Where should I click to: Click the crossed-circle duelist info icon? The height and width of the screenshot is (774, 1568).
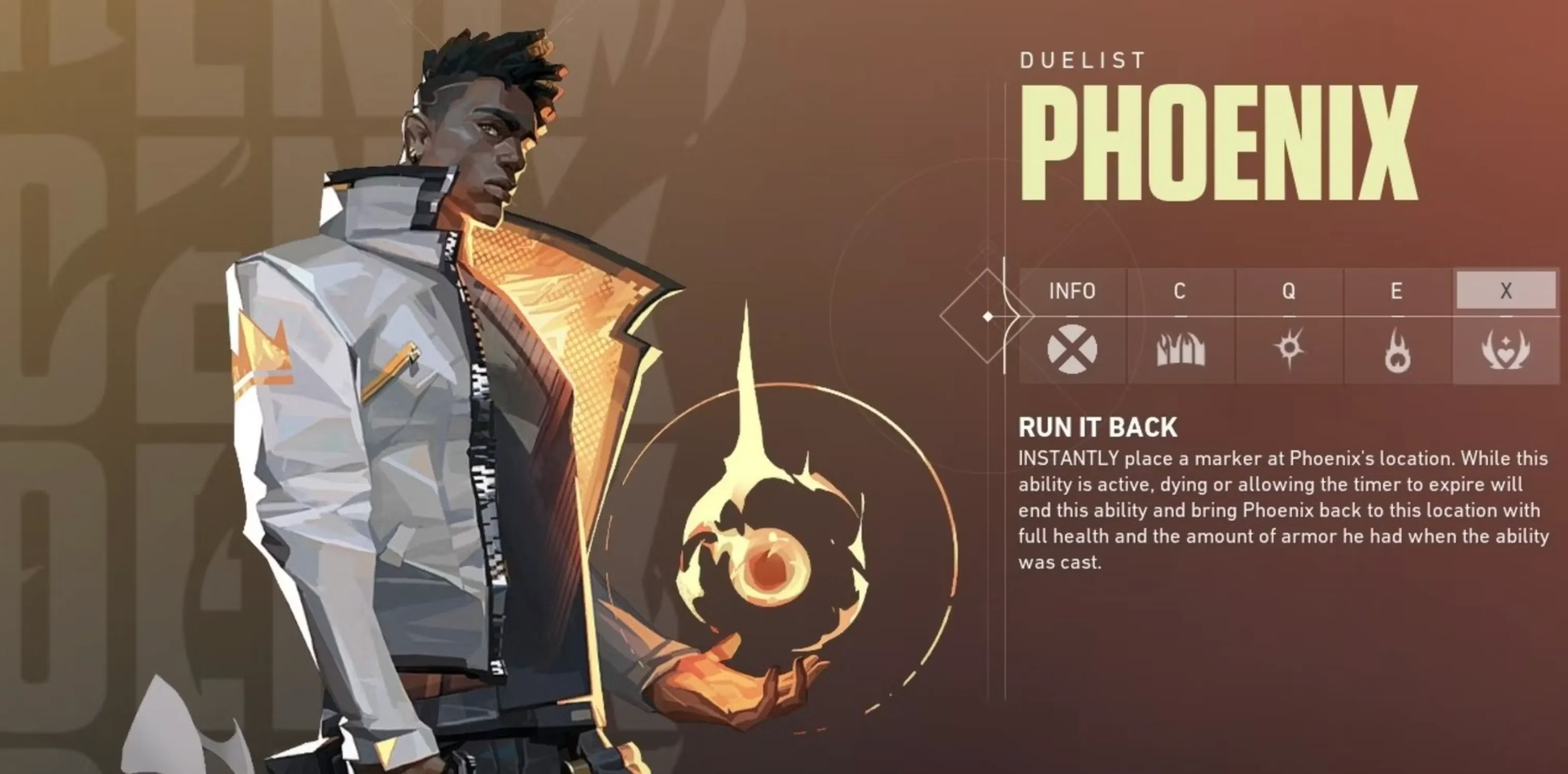click(x=1072, y=350)
